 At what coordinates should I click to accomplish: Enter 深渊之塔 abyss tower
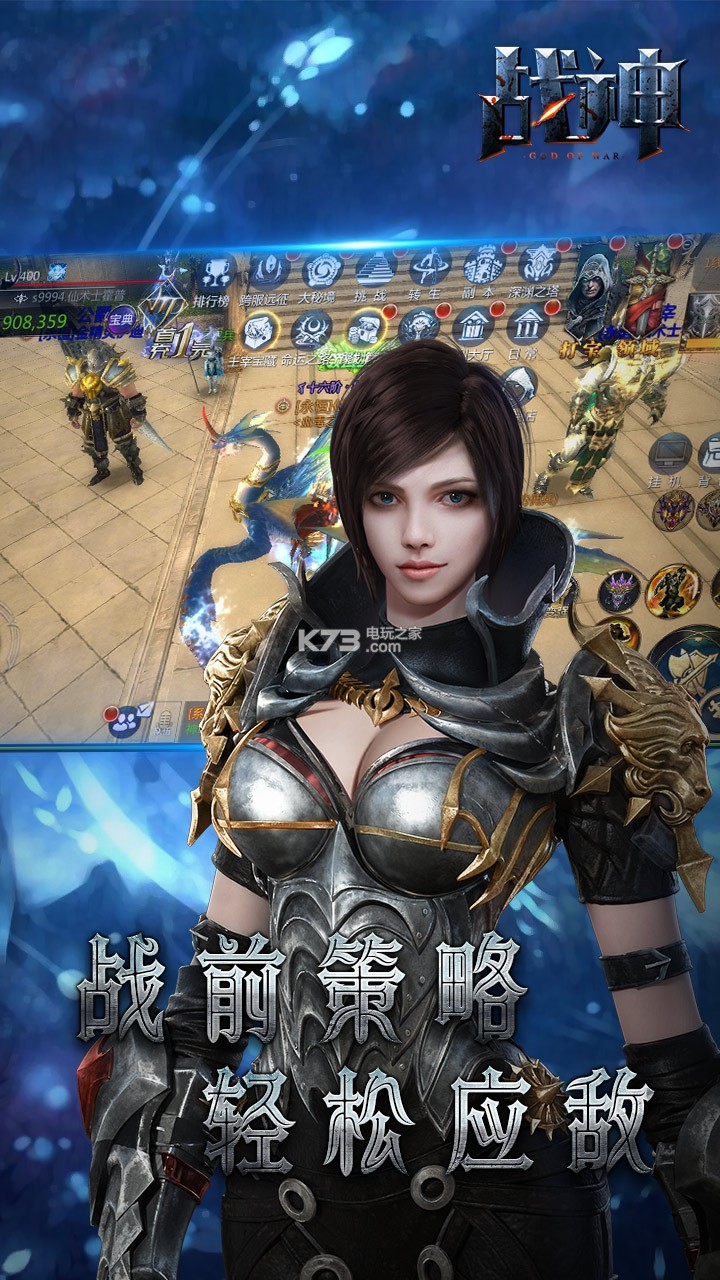(539, 266)
